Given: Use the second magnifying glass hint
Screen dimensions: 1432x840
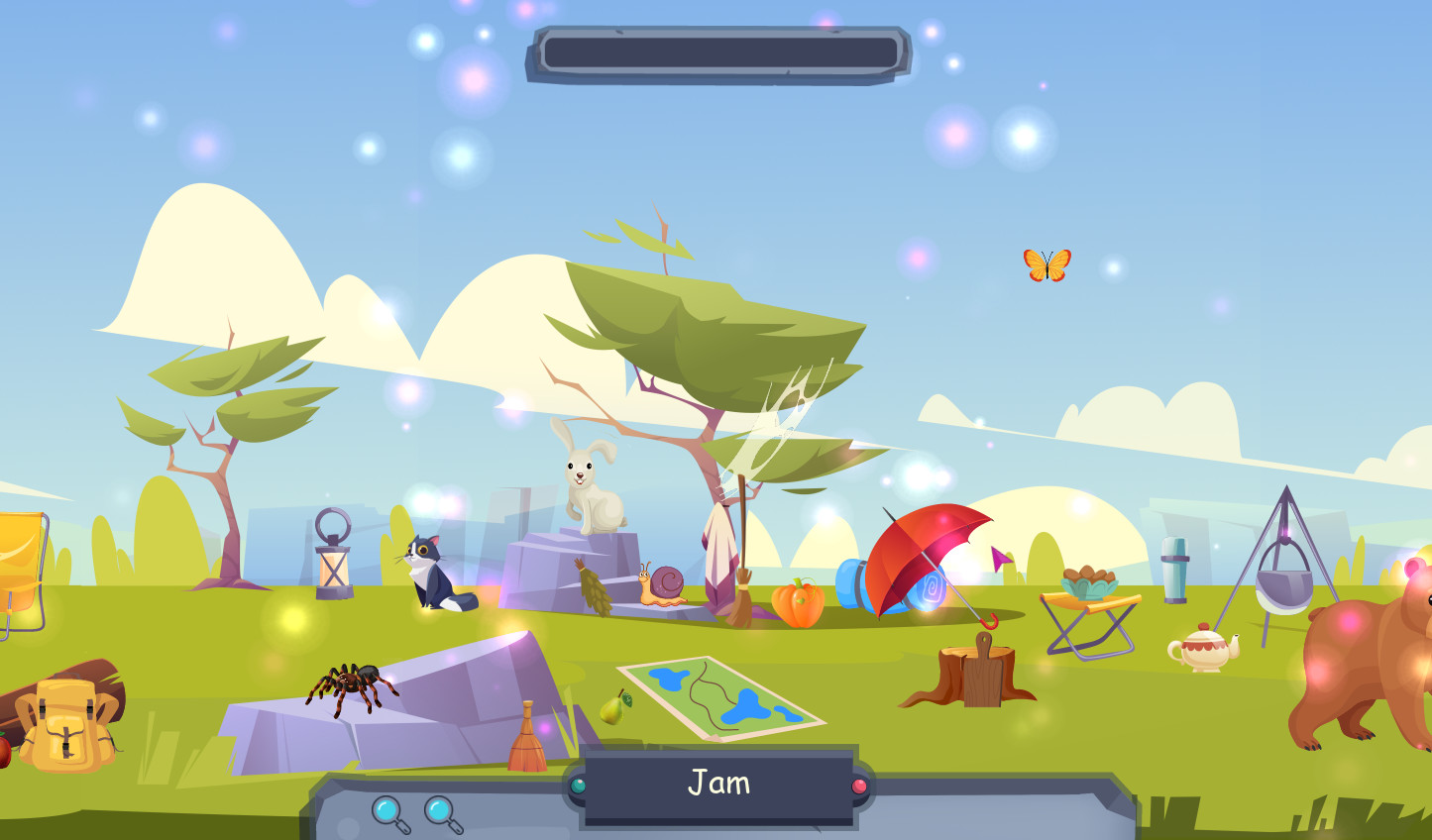Looking at the screenshot, I should (441, 808).
